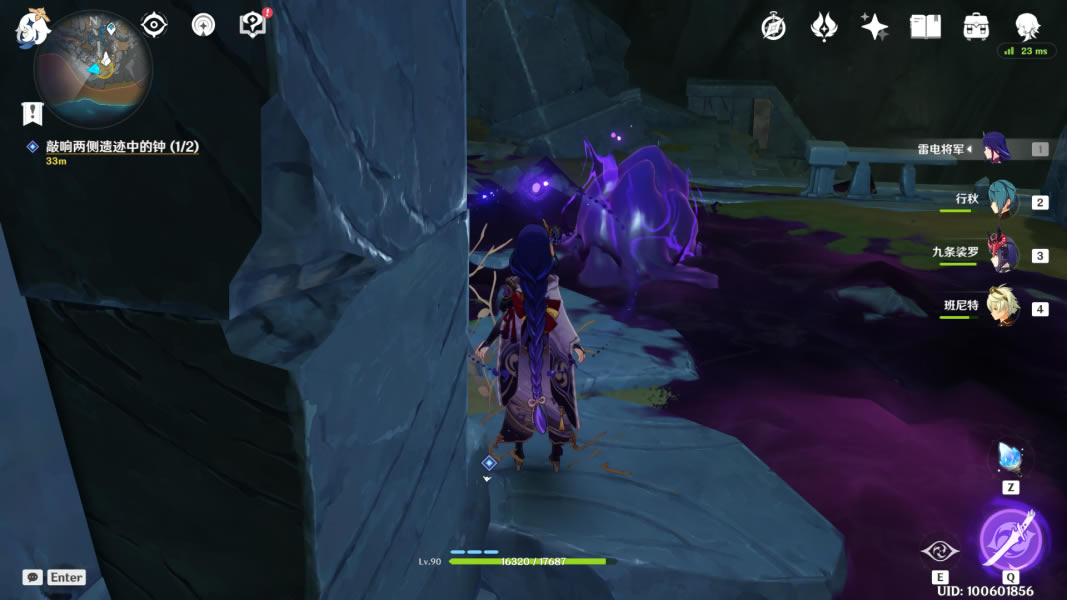Use the blue crystal gadget icon

pos(1010,458)
